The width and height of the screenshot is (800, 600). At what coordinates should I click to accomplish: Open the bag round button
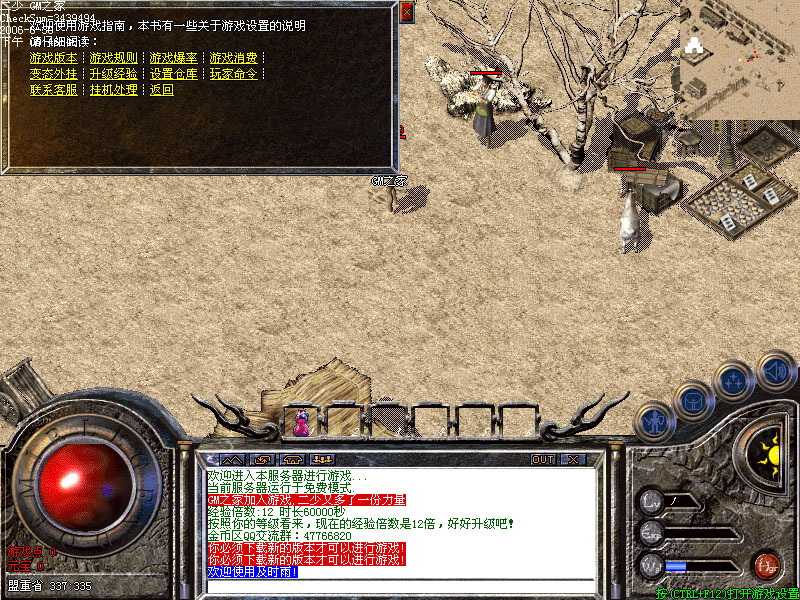click(x=693, y=400)
